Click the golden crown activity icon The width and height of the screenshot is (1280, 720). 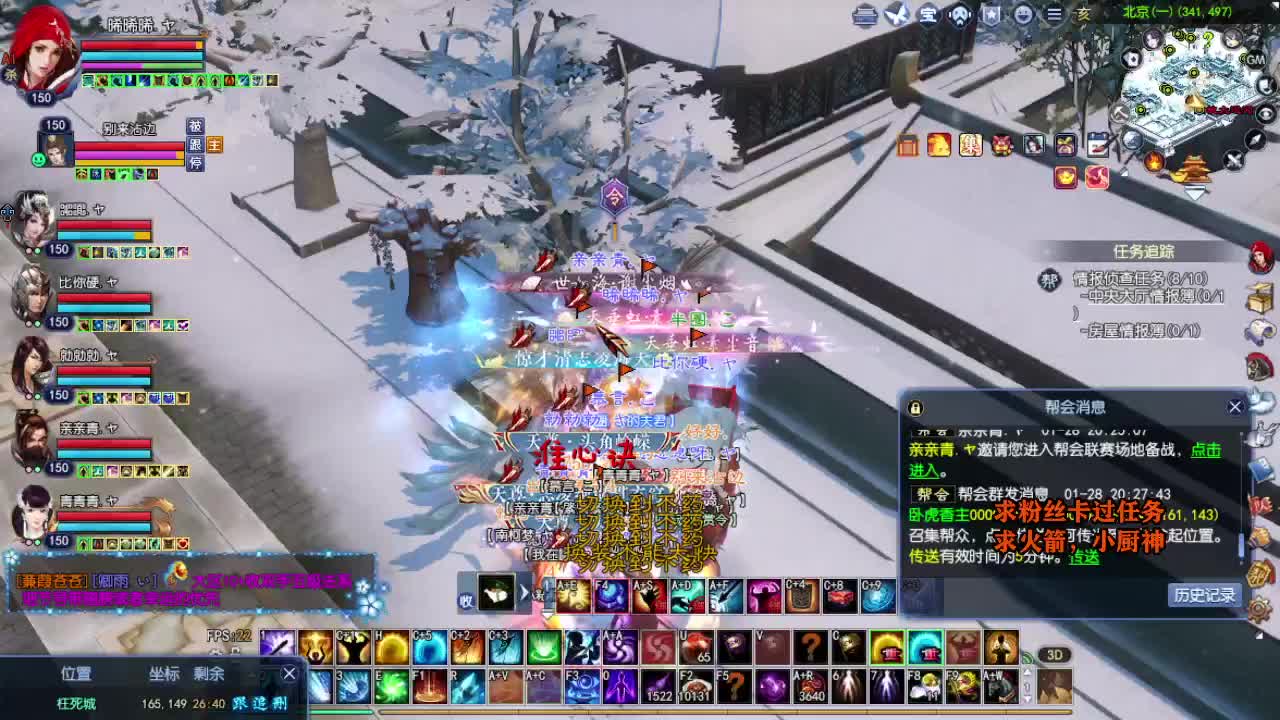pos(1066,177)
